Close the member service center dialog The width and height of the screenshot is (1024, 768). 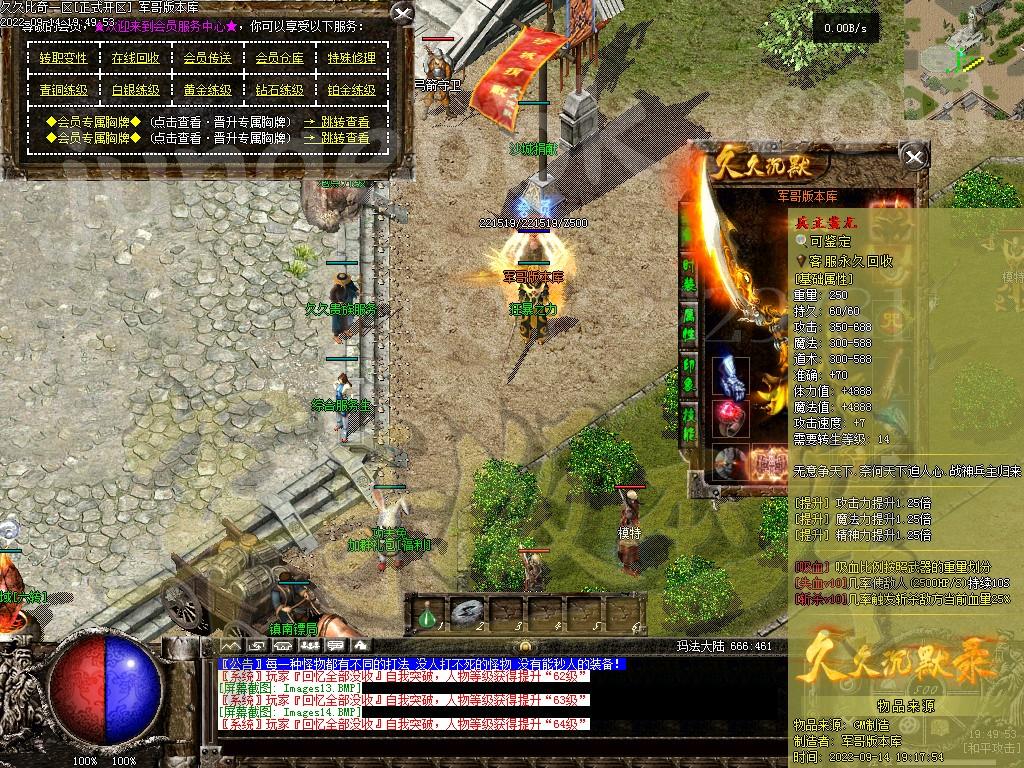402,14
